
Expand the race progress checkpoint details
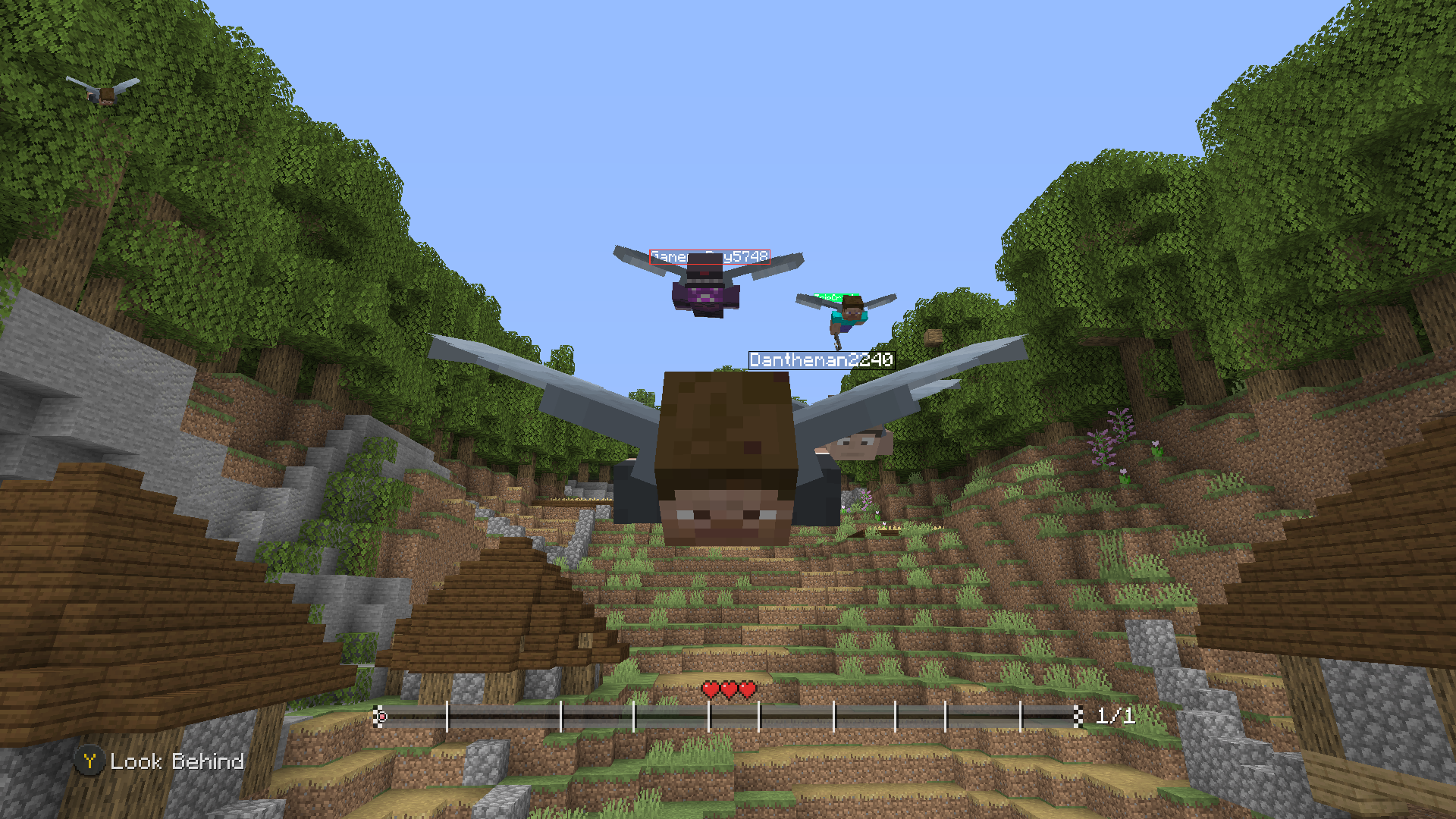tap(728, 715)
